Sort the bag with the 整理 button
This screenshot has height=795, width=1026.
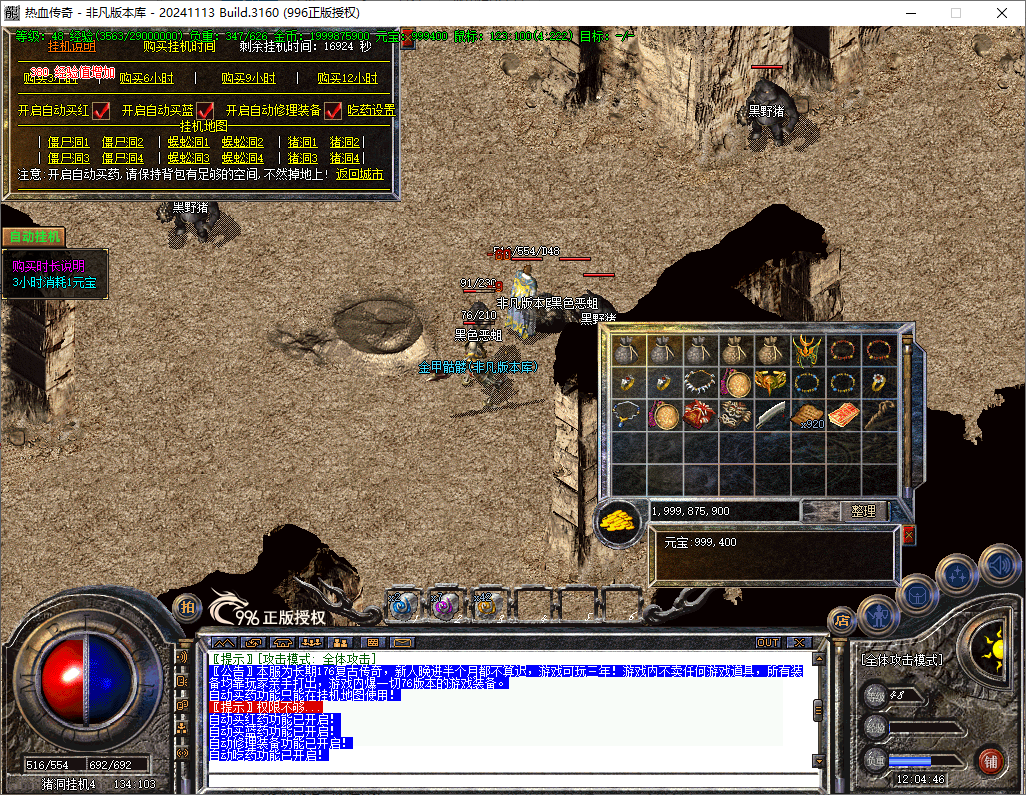click(863, 511)
